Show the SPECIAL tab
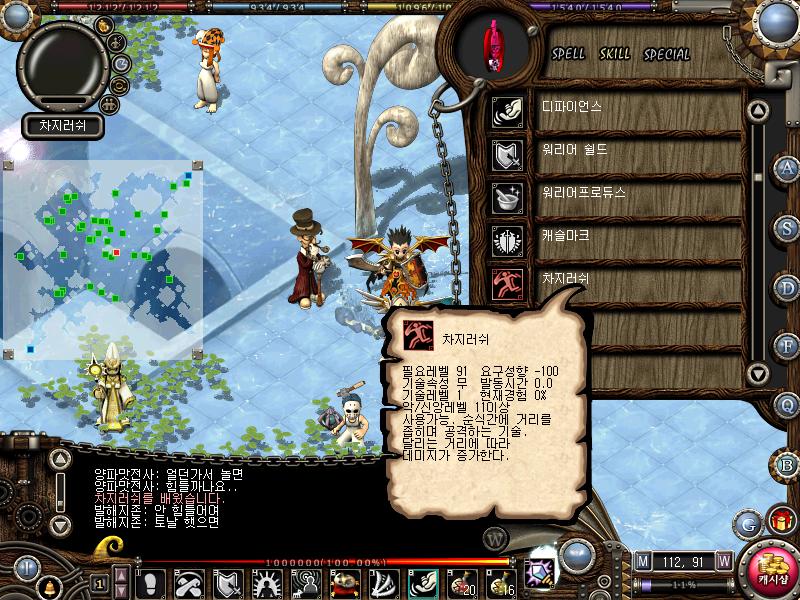The width and height of the screenshot is (800, 600). (x=667, y=54)
